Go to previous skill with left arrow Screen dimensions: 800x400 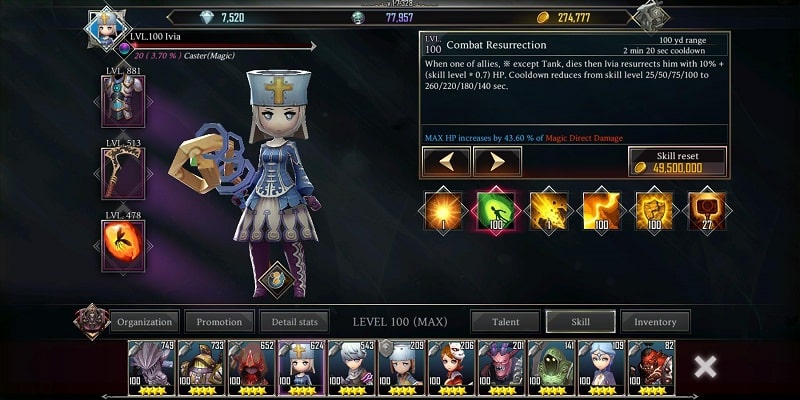[446, 161]
